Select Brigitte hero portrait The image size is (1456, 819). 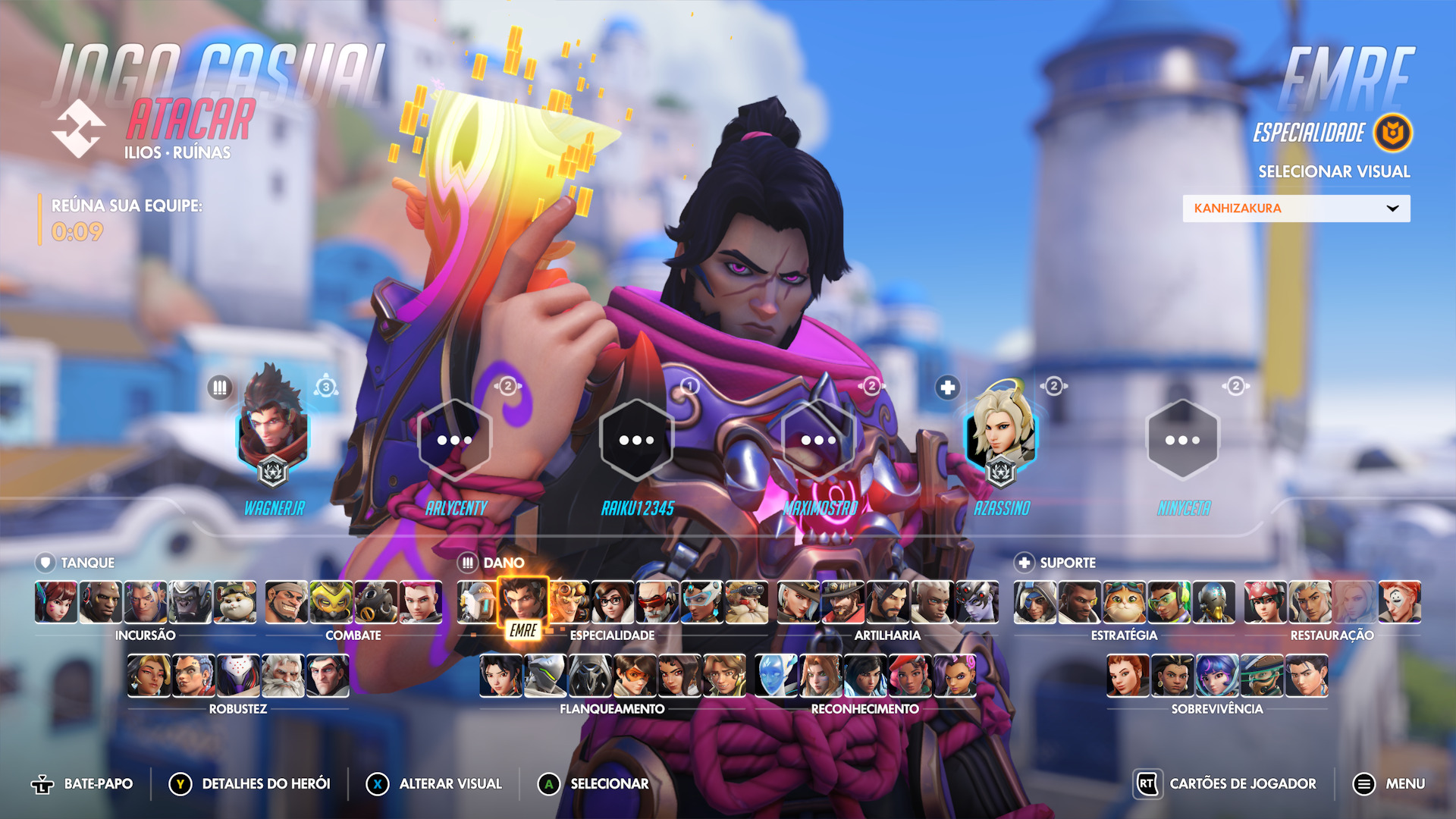click(1128, 676)
